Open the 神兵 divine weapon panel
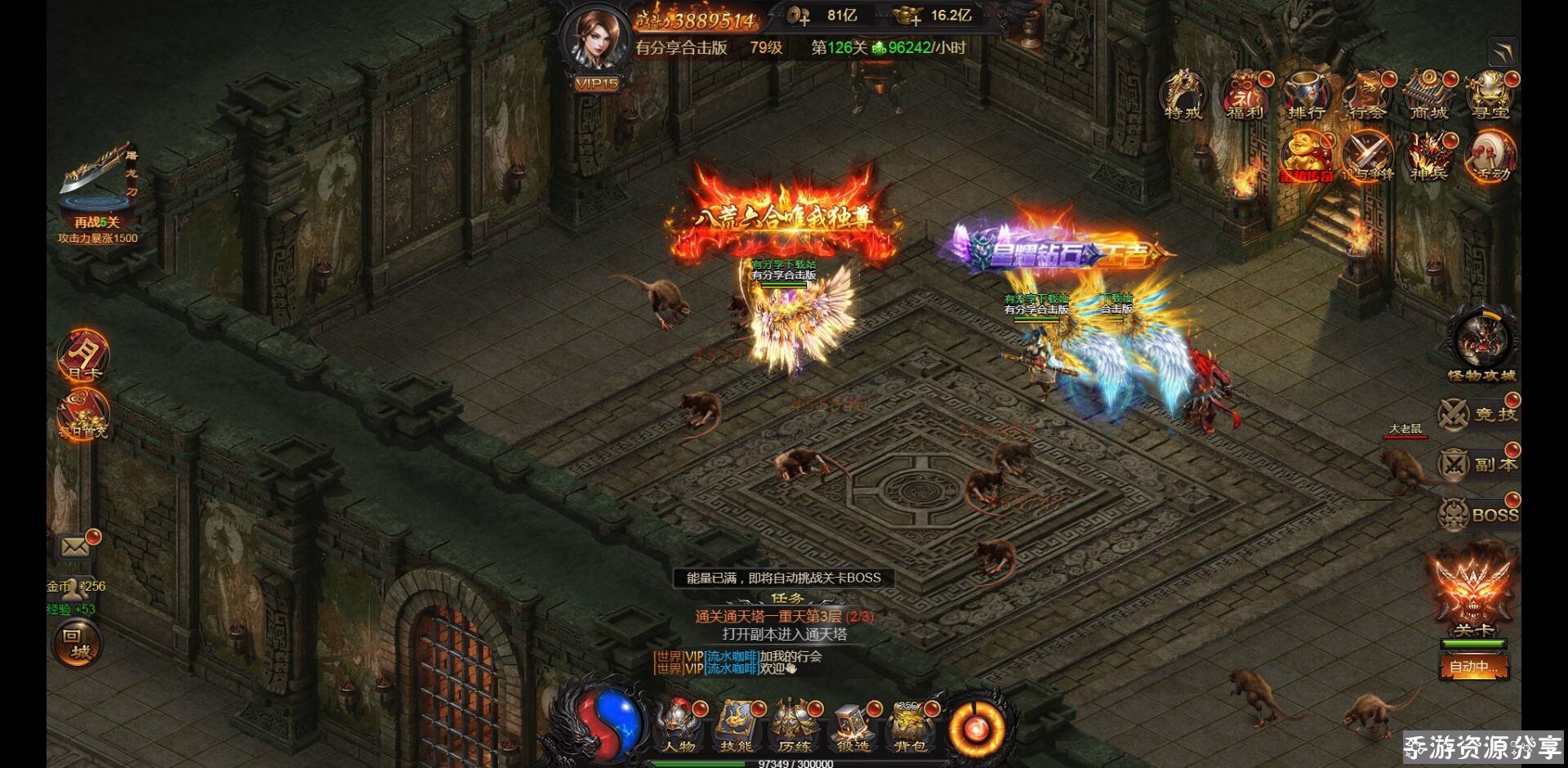The image size is (1568, 768). 1428,157
